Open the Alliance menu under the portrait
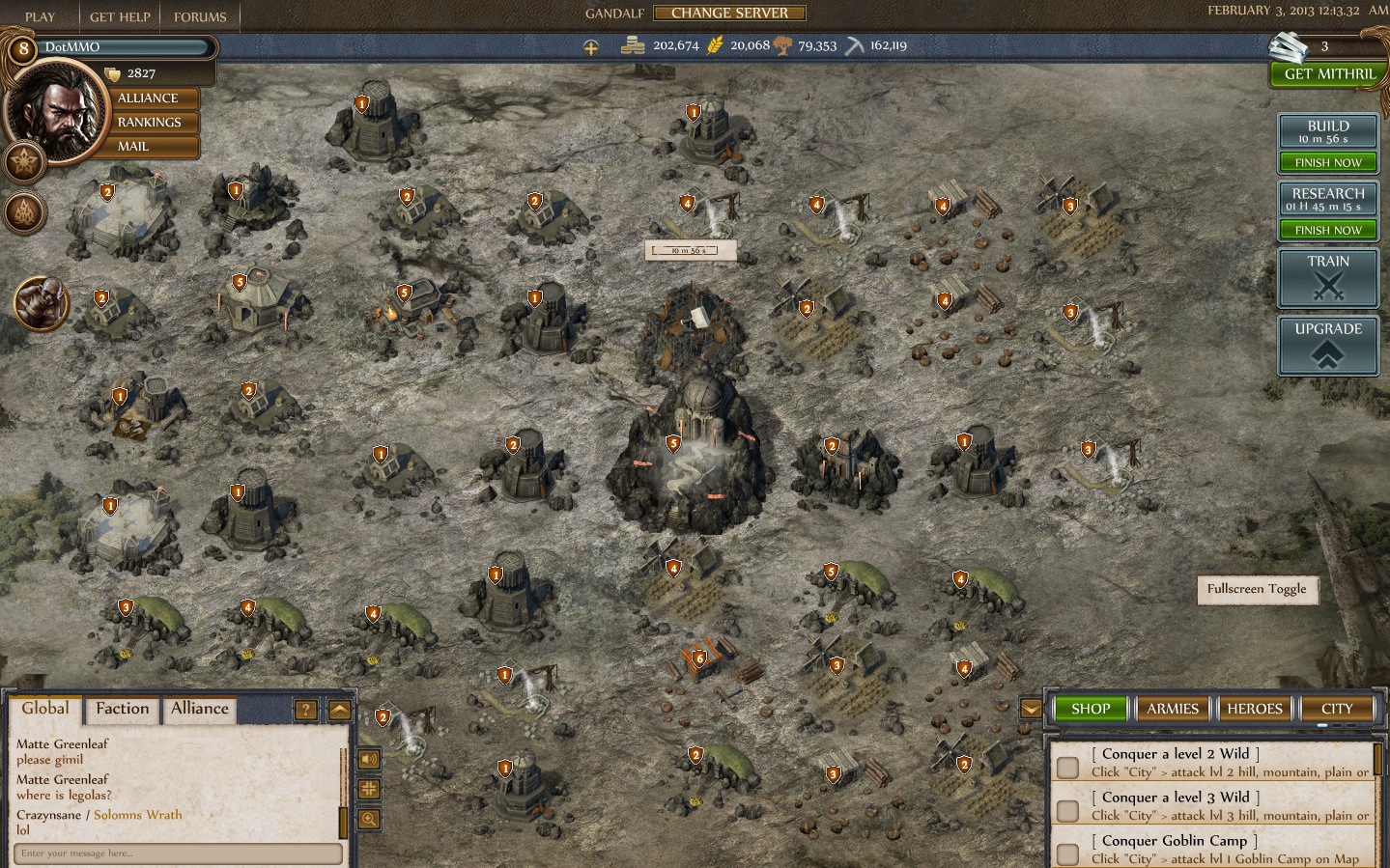 [x=148, y=98]
